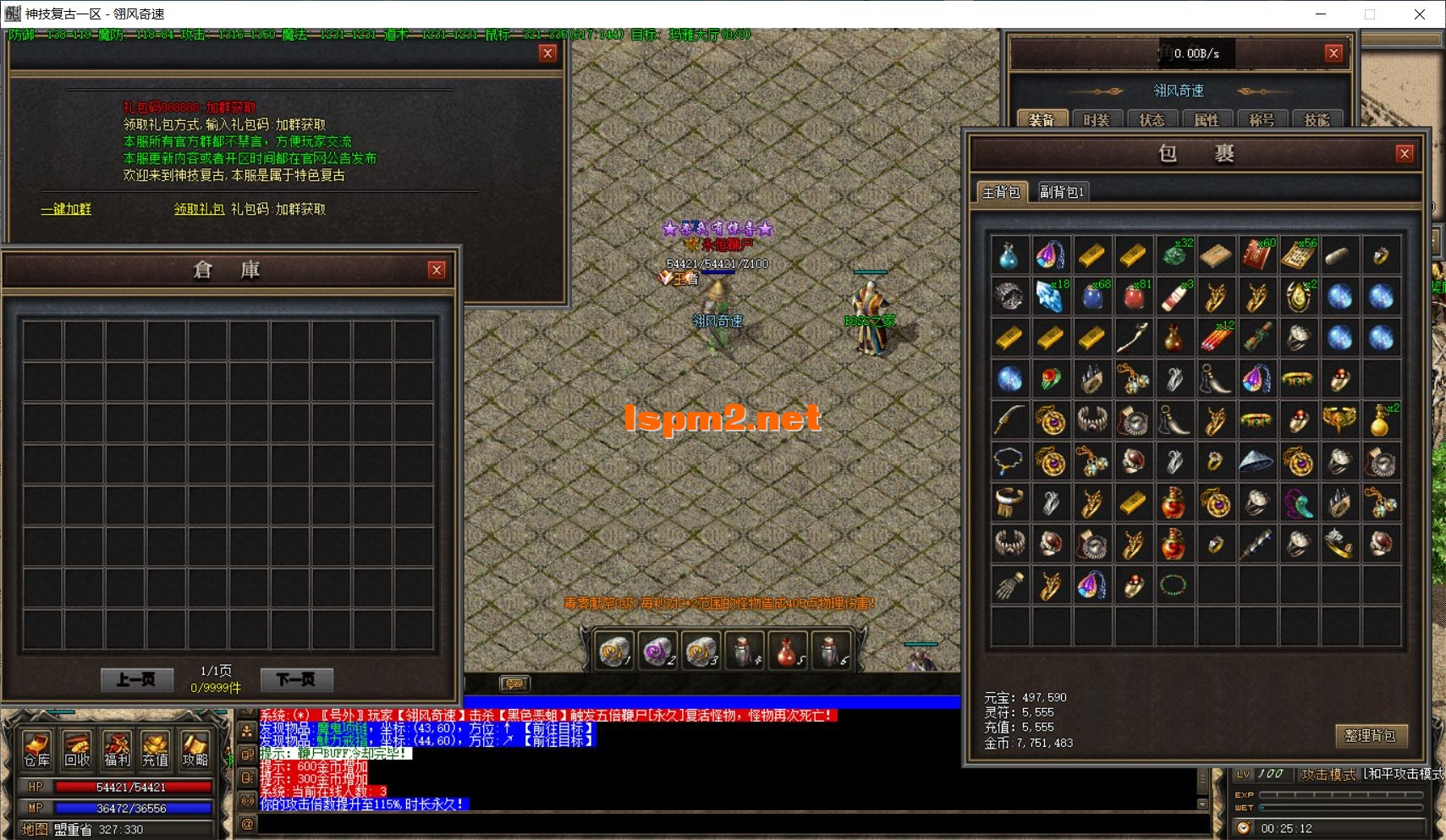Close the announcement panel with its X
This screenshot has width=1446, height=840.
coord(547,53)
